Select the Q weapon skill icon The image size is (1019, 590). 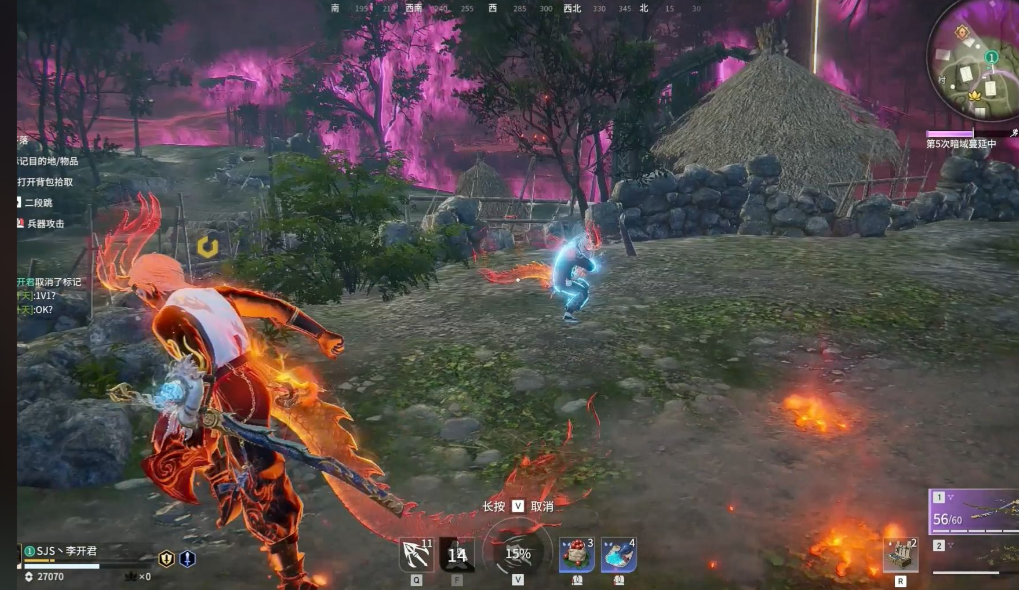(x=415, y=554)
